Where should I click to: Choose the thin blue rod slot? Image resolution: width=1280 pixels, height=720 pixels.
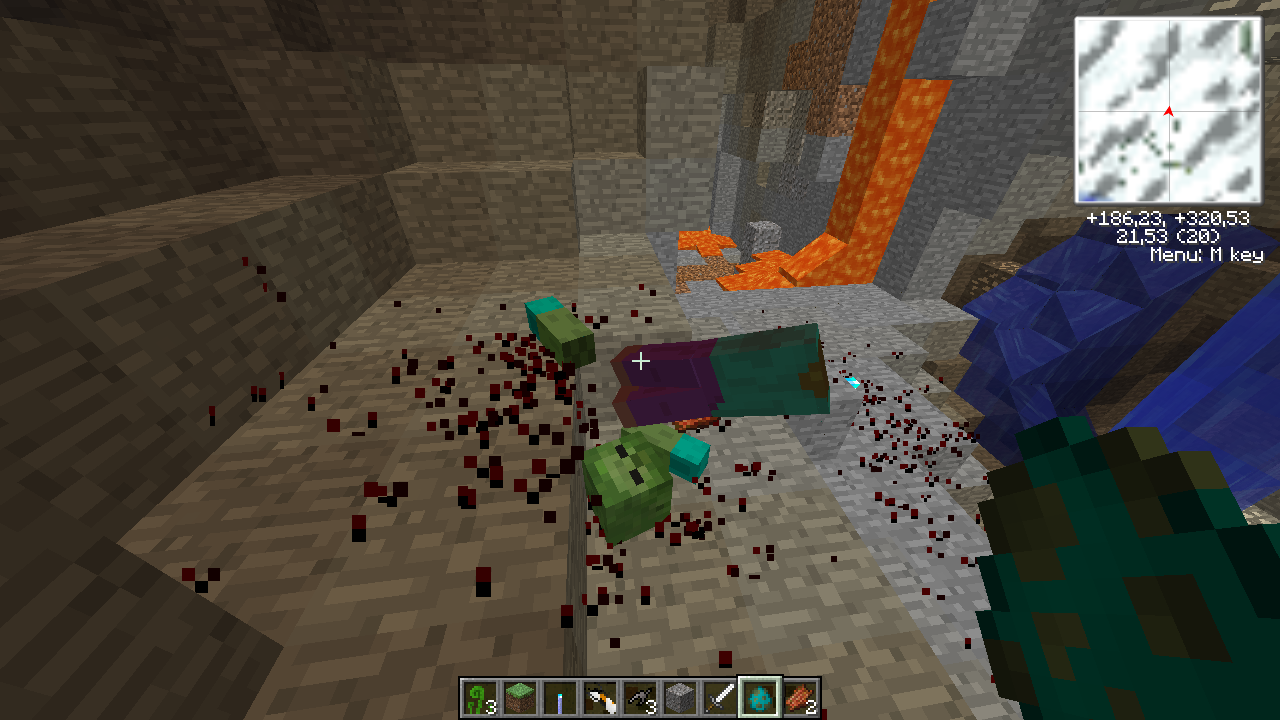click(559, 697)
